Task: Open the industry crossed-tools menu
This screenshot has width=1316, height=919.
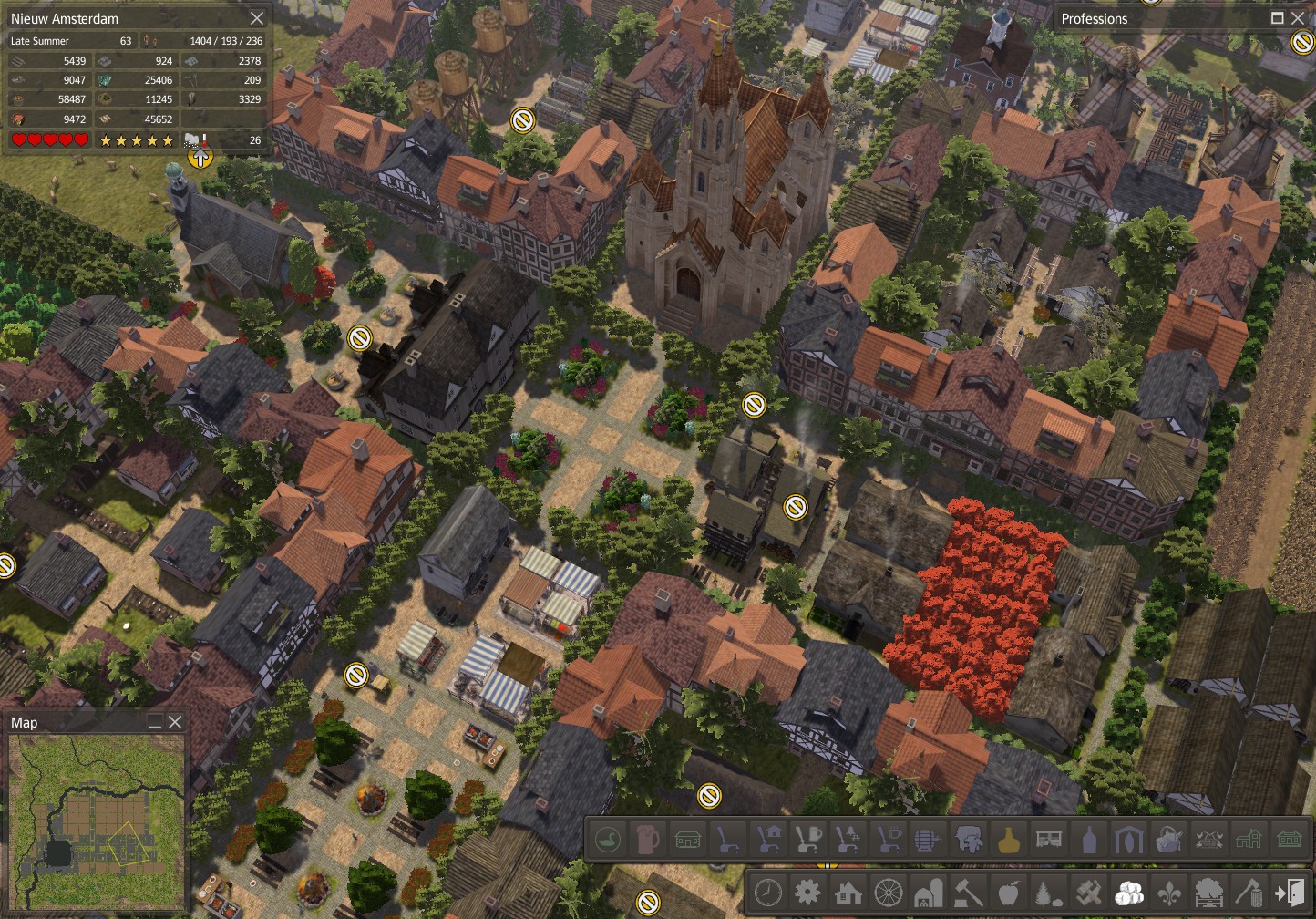Action: point(1087,892)
